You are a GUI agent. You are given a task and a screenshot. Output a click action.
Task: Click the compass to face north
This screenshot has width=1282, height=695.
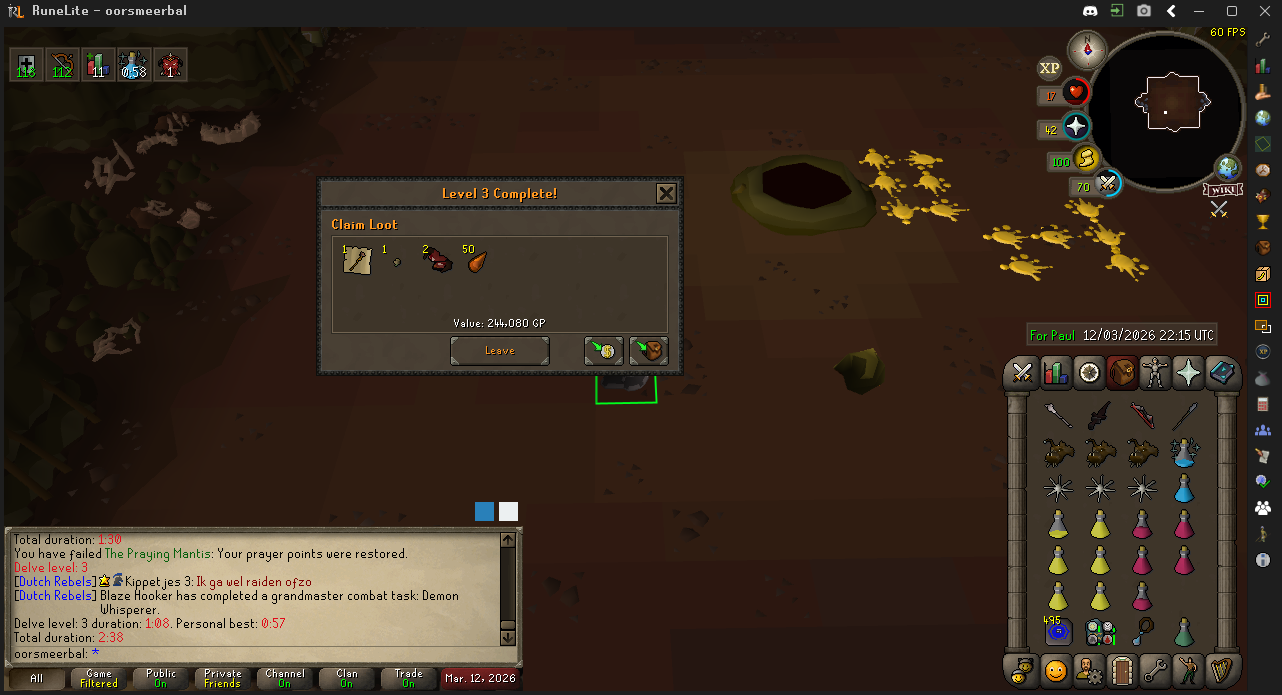point(1087,48)
